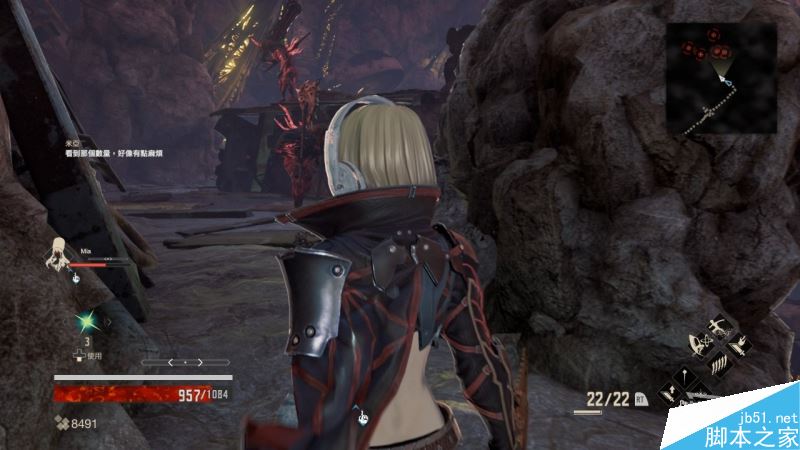Activate the five blades gift icon
This screenshot has height=450, width=800.
[x=717, y=365]
